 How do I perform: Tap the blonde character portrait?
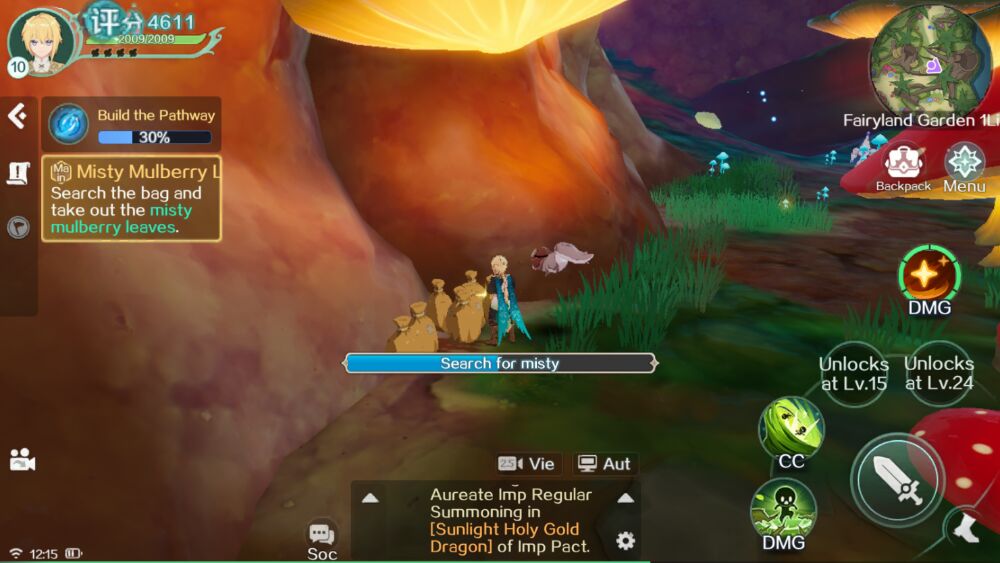point(41,42)
